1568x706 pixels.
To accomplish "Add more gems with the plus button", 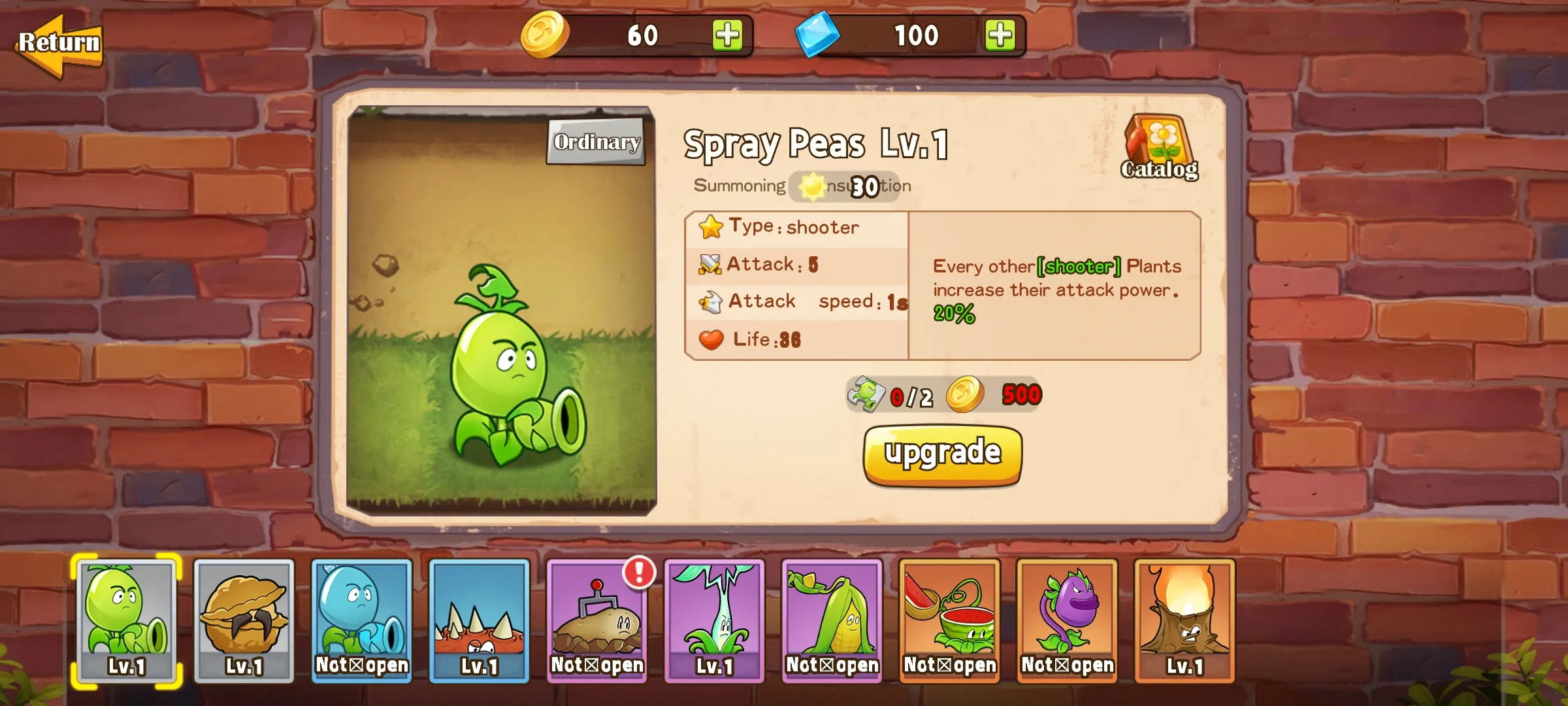I will pyautogui.click(x=1000, y=36).
